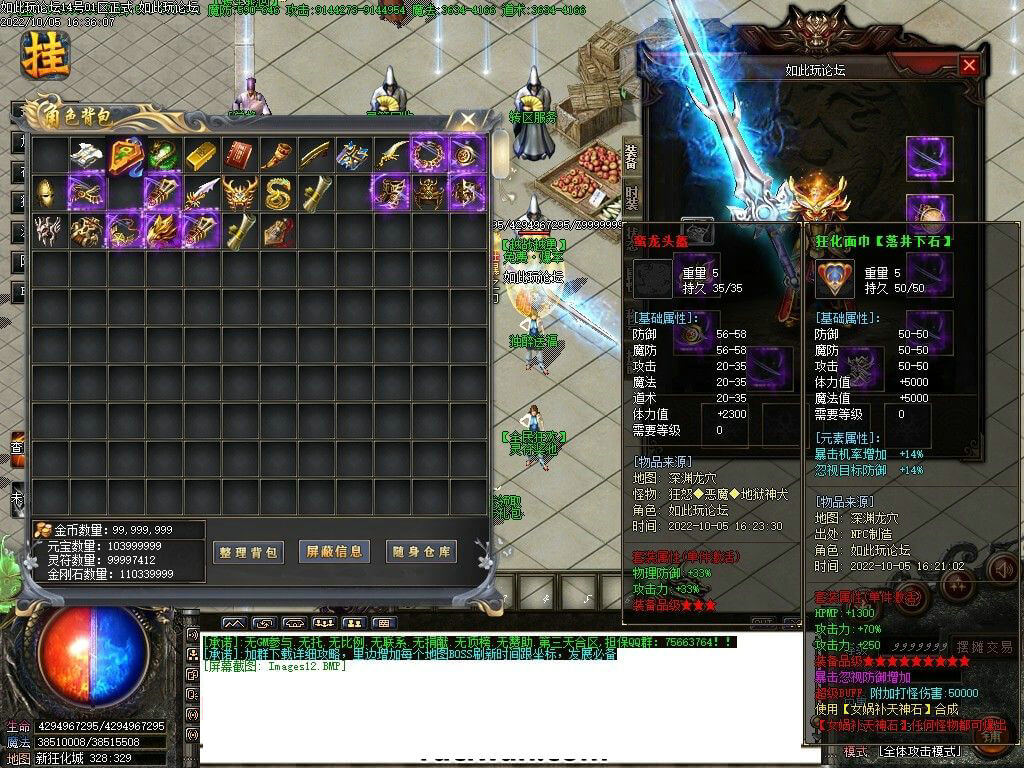Toggle the 屏蔽信息 block info button
Screen dimensions: 1024x768
335,551
